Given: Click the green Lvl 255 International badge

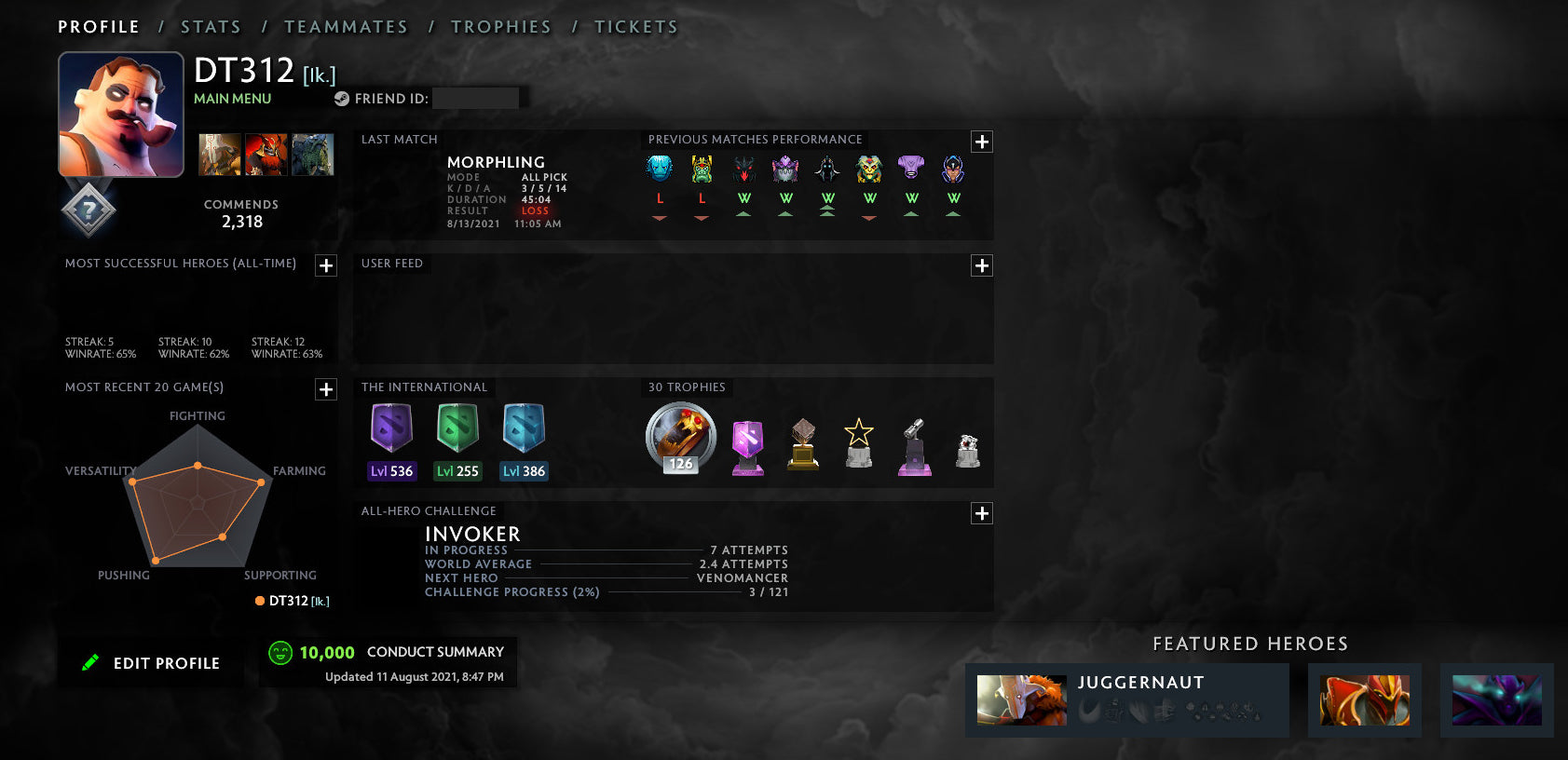Looking at the screenshot, I should tap(457, 433).
